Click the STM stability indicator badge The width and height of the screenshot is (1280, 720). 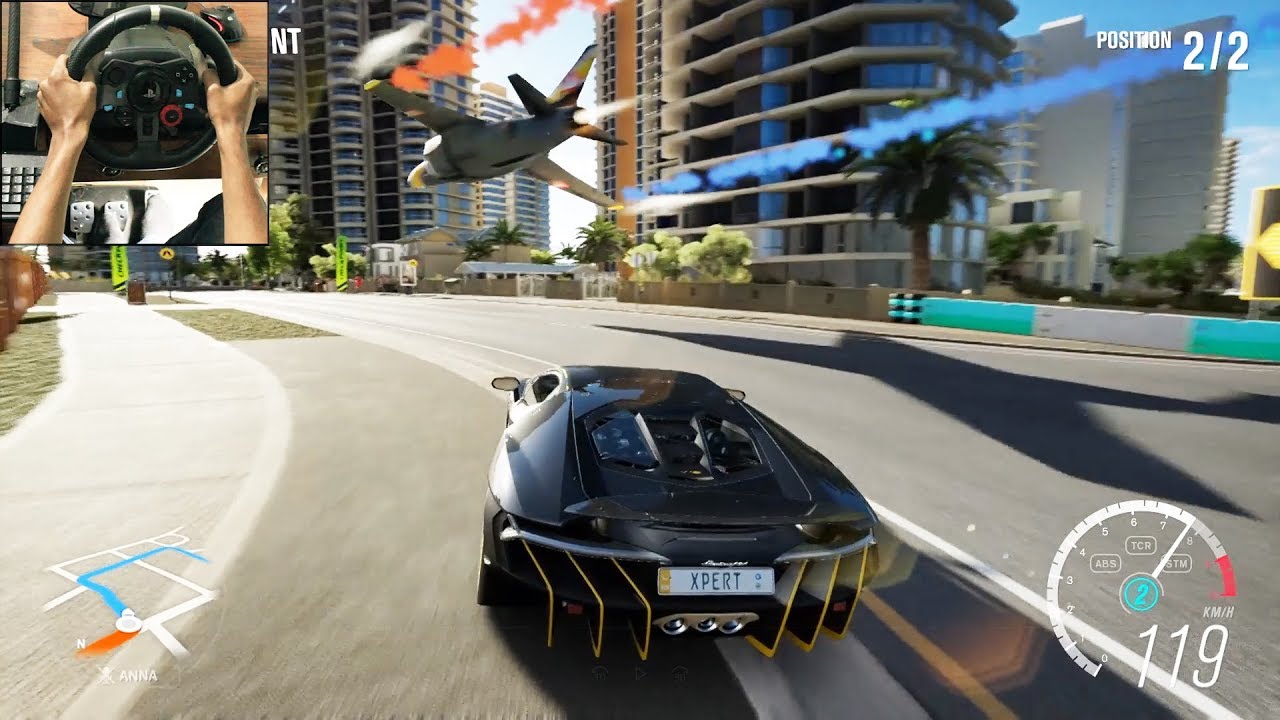(x=1178, y=562)
